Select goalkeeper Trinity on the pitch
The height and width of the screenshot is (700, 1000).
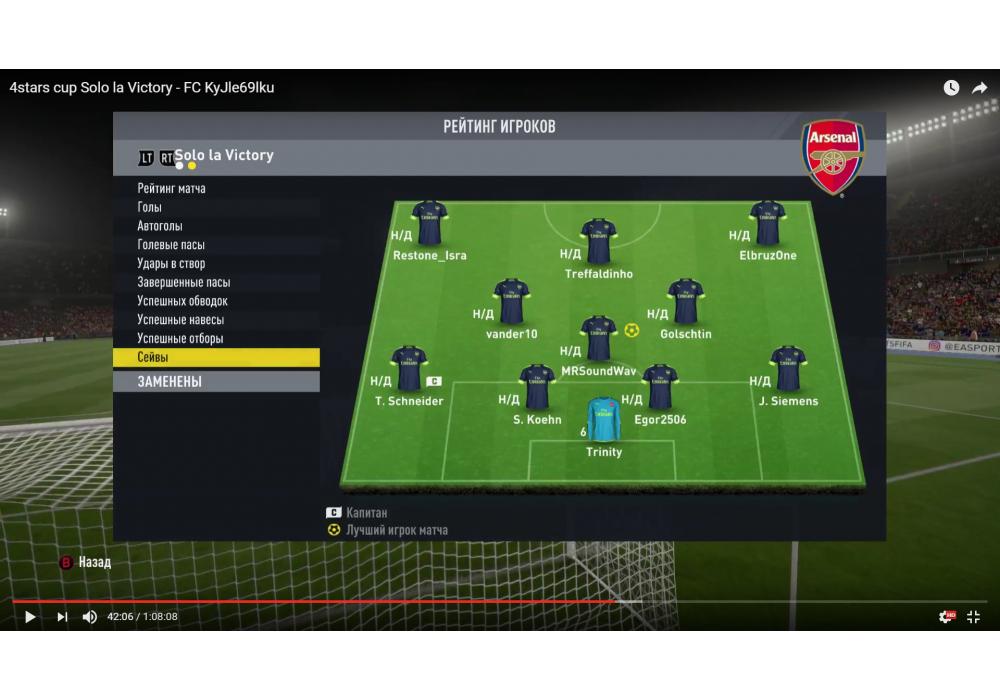click(603, 421)
